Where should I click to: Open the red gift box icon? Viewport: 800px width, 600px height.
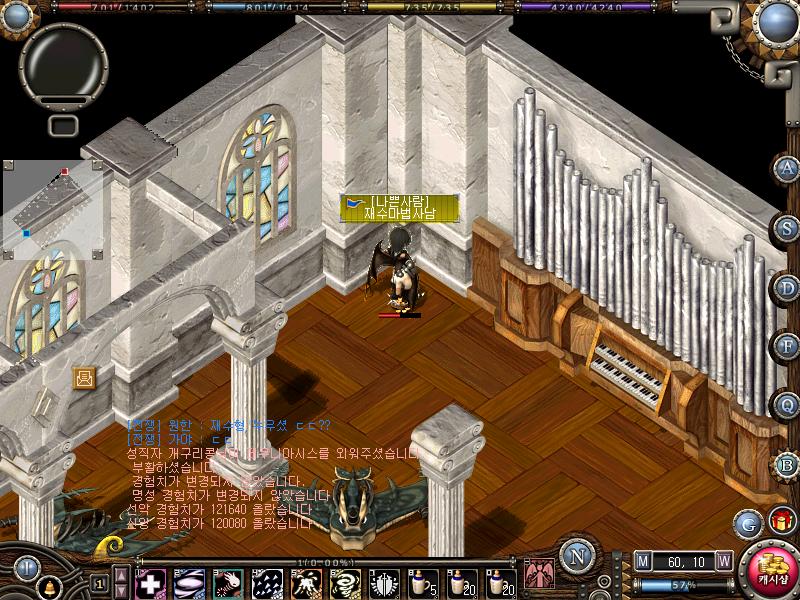click(x=780, y=521)
